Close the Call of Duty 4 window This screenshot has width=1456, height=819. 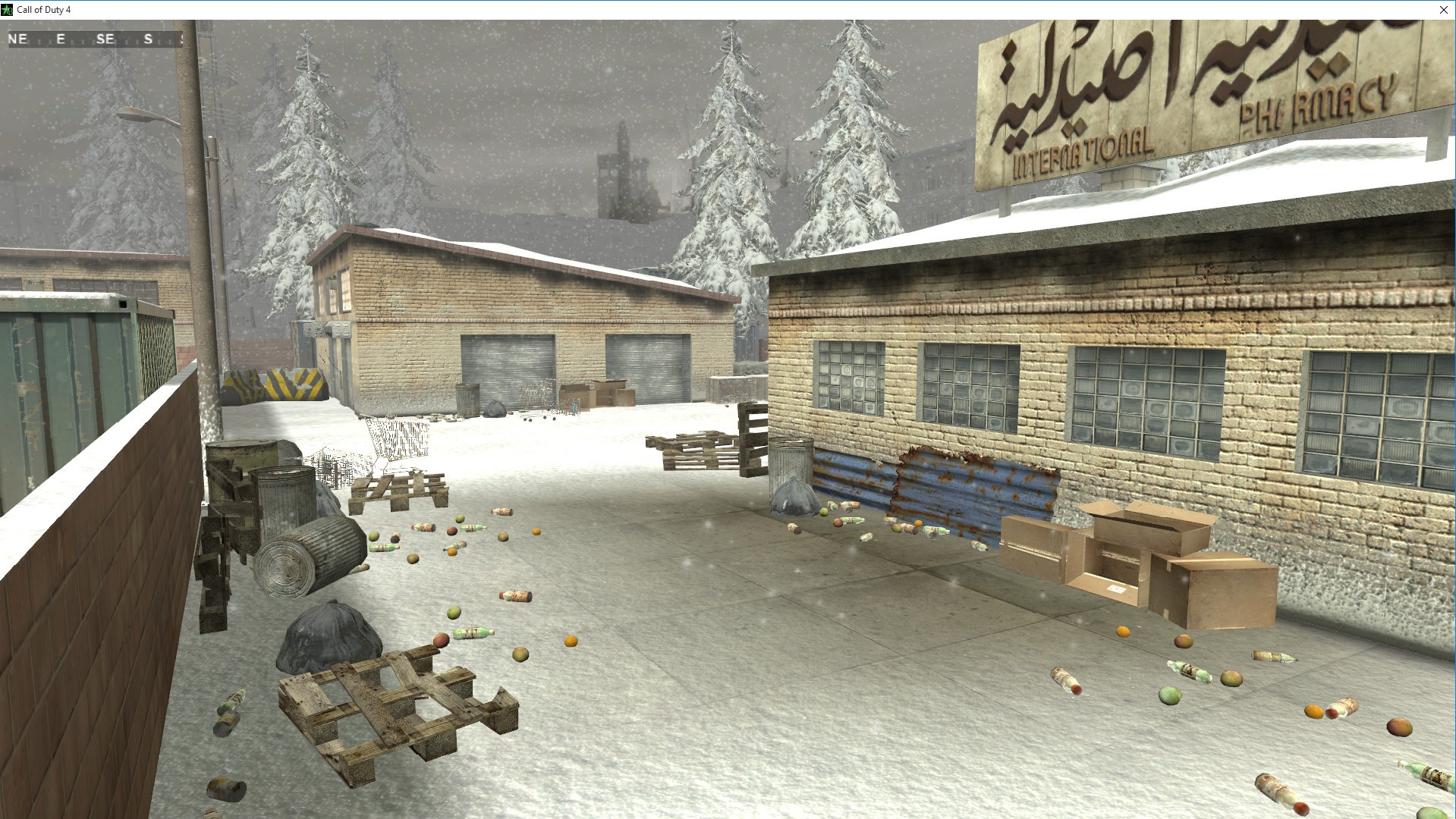pyautogui.click(x=1444, y=10)
